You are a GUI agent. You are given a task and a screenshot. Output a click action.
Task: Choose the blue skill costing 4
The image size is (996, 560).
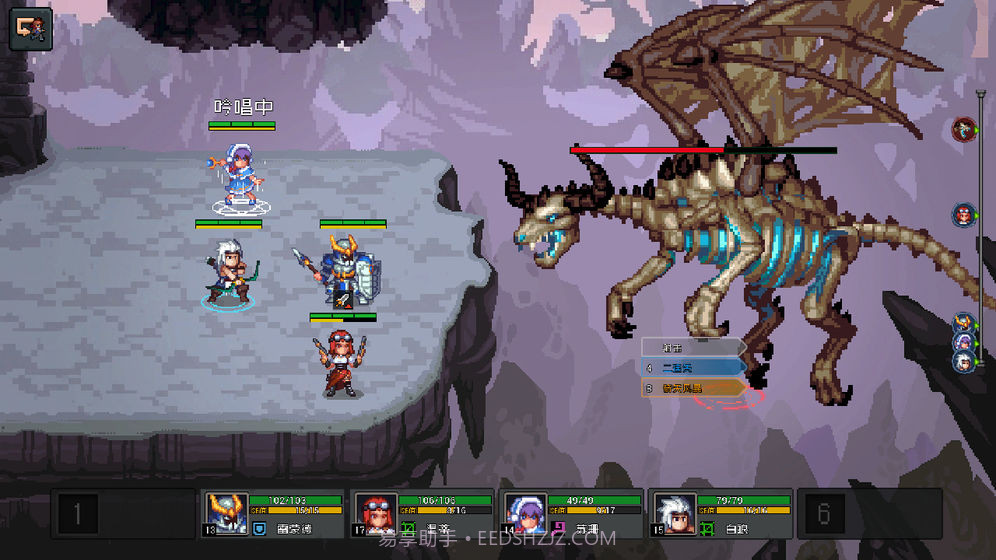(693, 367)
